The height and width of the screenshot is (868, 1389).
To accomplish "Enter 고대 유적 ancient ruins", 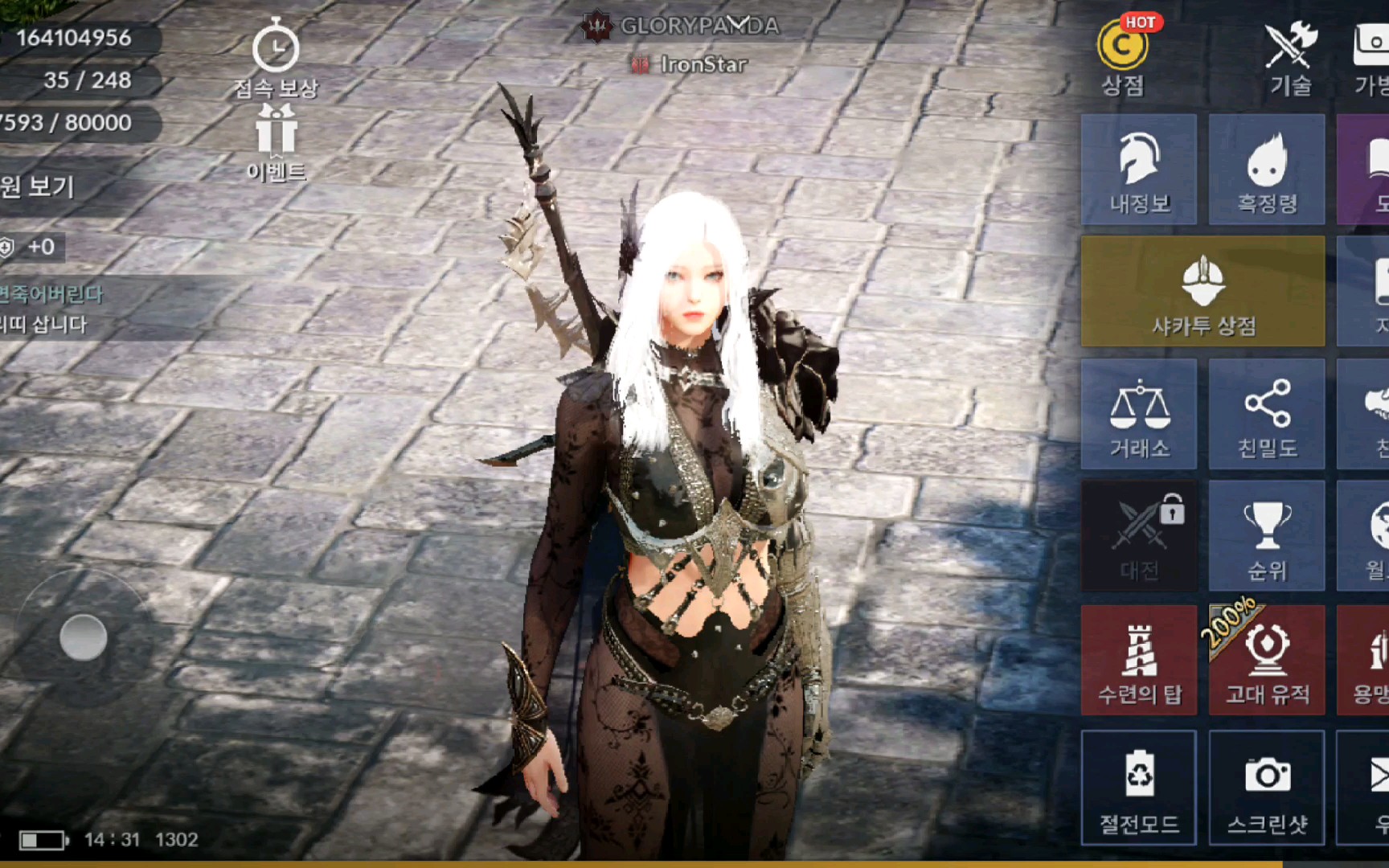I will click(x=1267, y=661).
